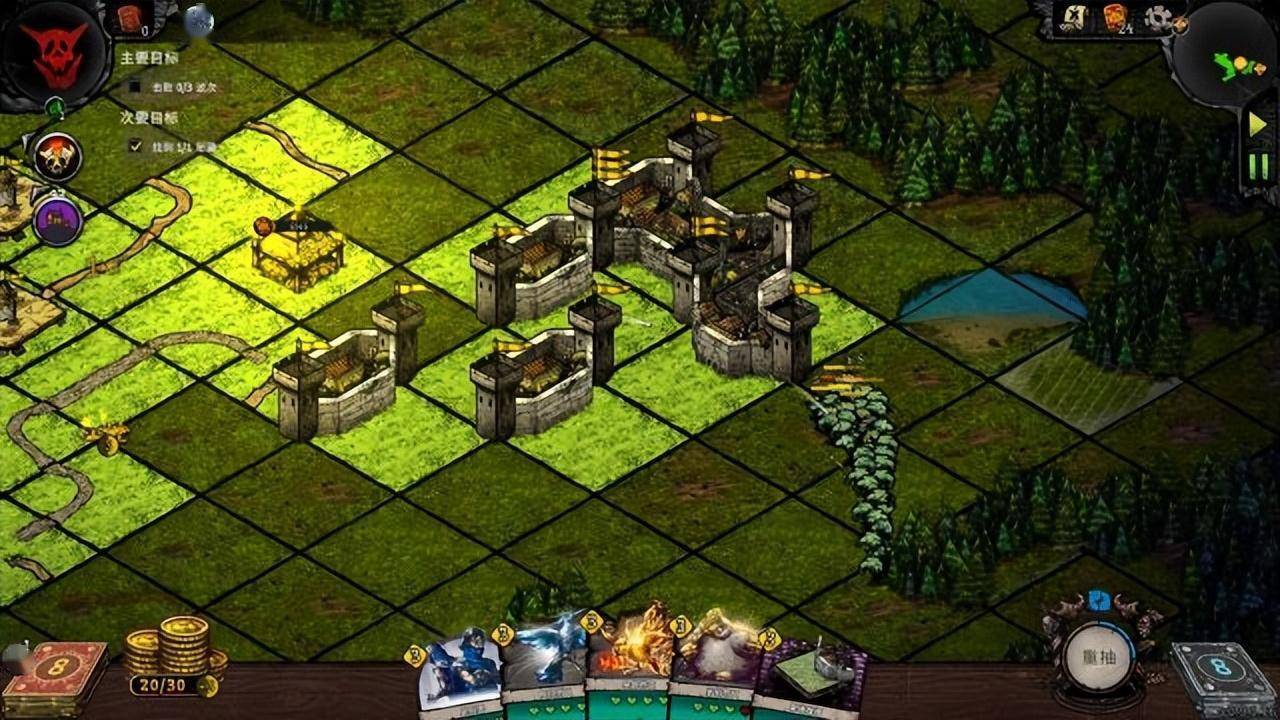
Task: Open the settings gear
Action: [1159, 18]
